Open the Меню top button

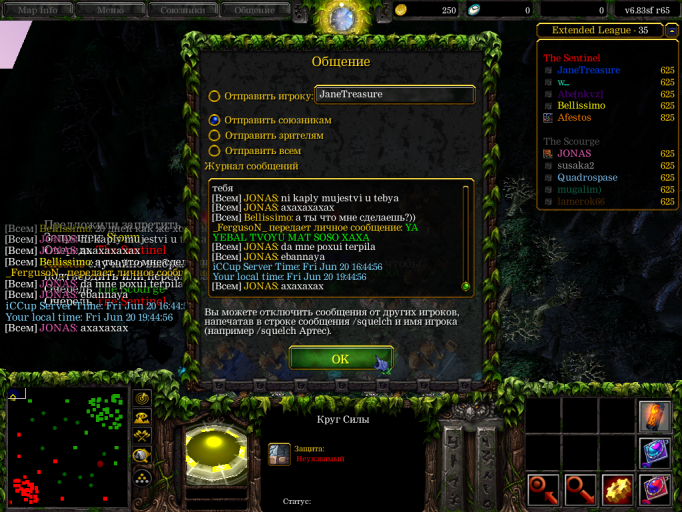pos(111,10)
